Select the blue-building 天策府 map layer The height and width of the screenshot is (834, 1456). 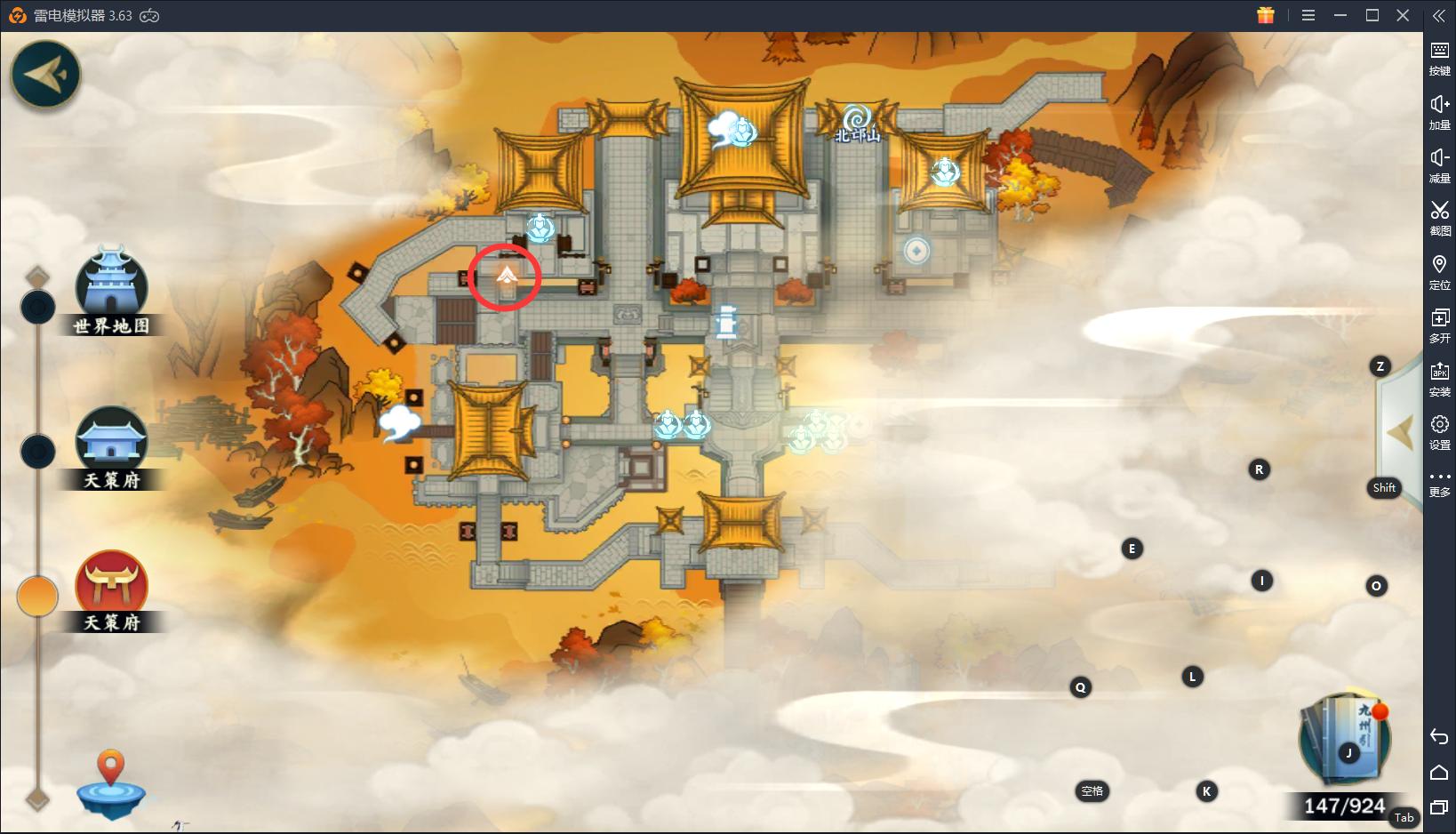111,445
